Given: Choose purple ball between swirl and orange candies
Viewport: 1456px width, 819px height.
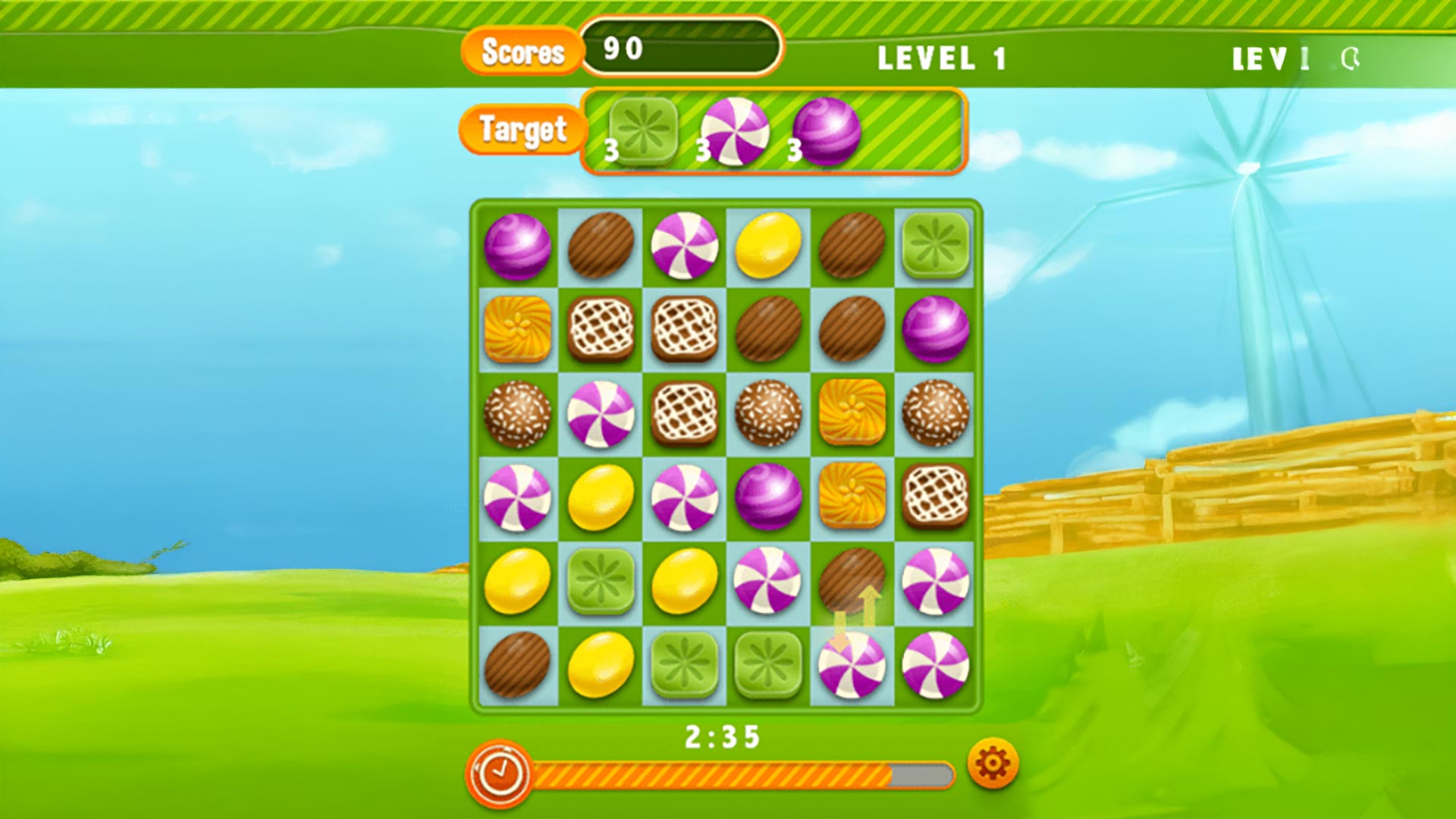Looking at the screenshot, I should pos(767,497).
